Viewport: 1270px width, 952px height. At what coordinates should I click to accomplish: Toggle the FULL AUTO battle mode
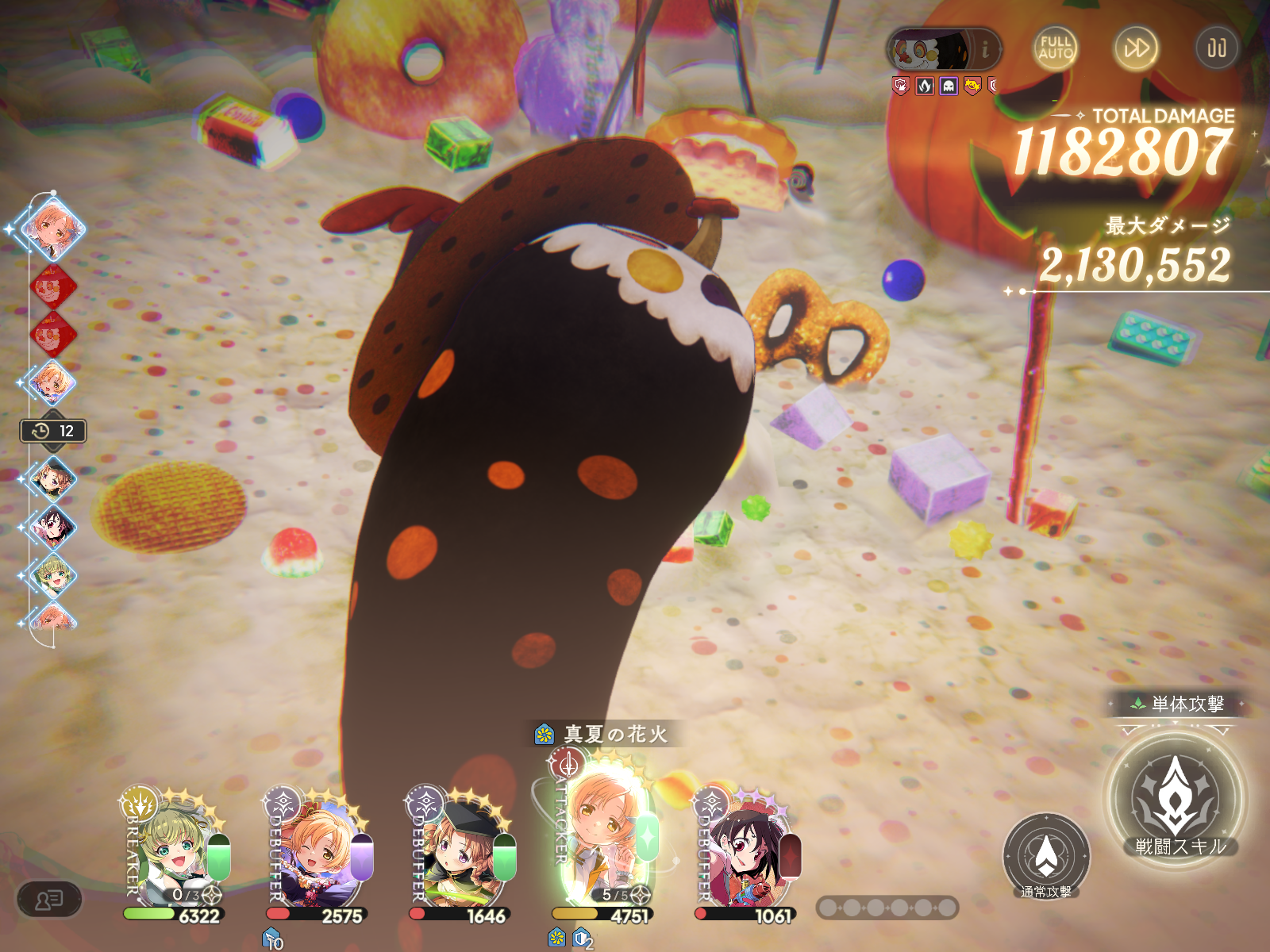[x=1056, y=48]
